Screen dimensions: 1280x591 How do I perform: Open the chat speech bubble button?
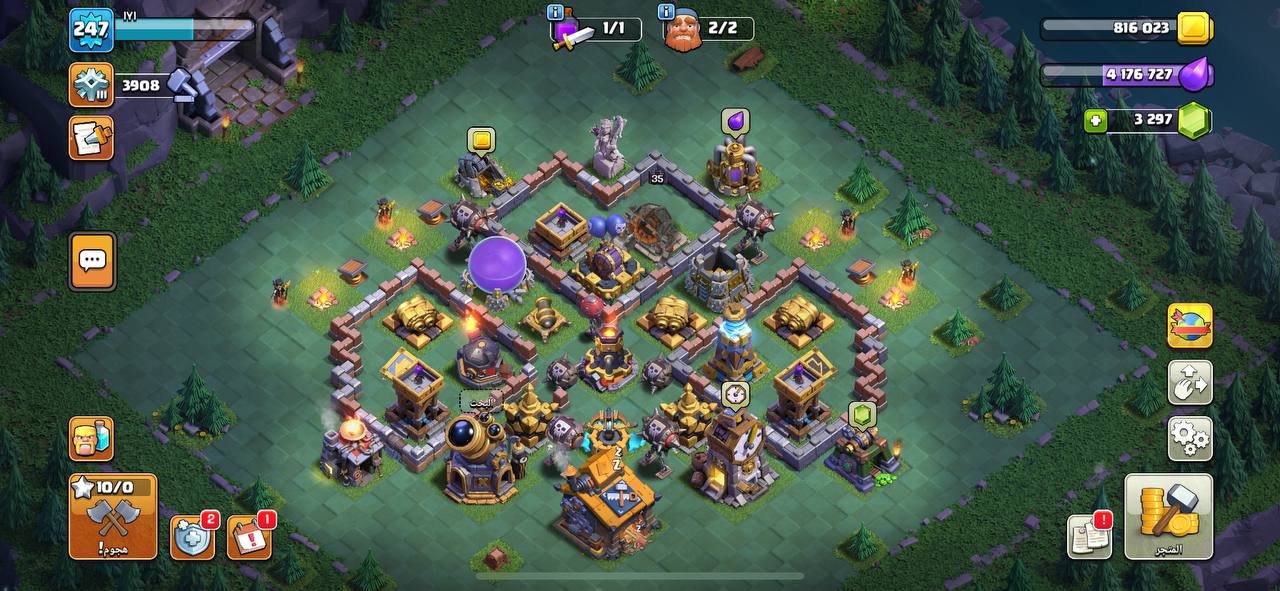(92, 261)
